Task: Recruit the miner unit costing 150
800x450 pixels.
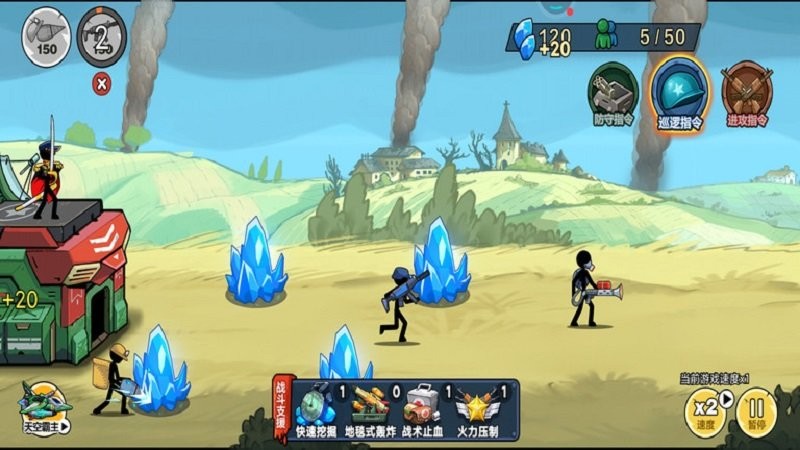Action: (x=45, y=37)
